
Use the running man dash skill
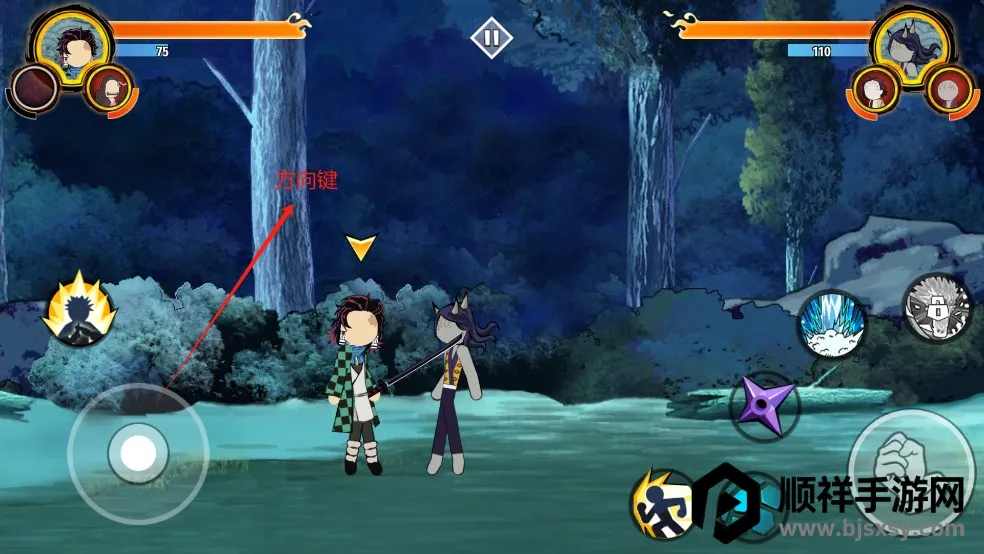(663, 502)
